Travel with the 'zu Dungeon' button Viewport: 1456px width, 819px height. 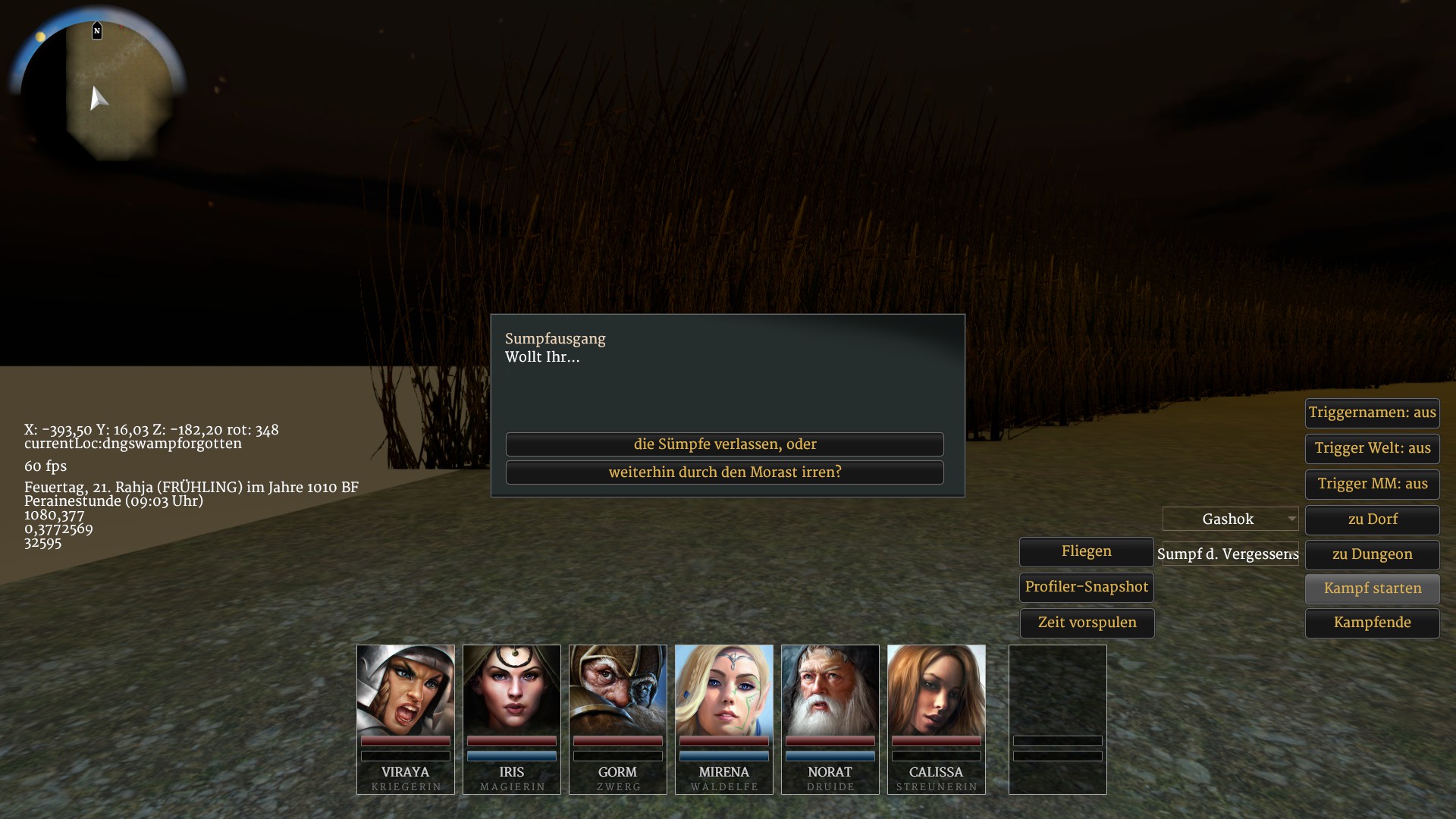click(1372, 555)
